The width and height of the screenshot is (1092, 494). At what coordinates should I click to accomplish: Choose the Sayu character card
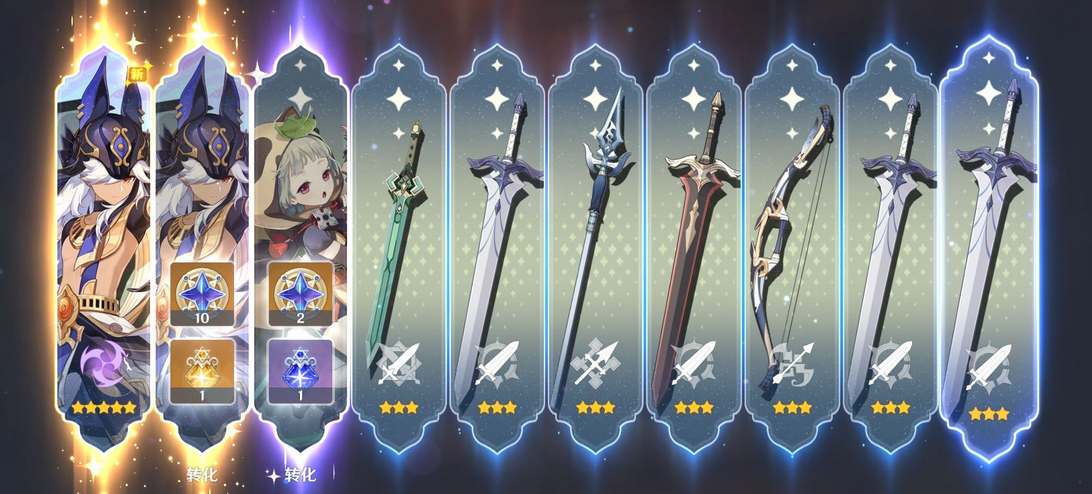(x=300, y=250)
